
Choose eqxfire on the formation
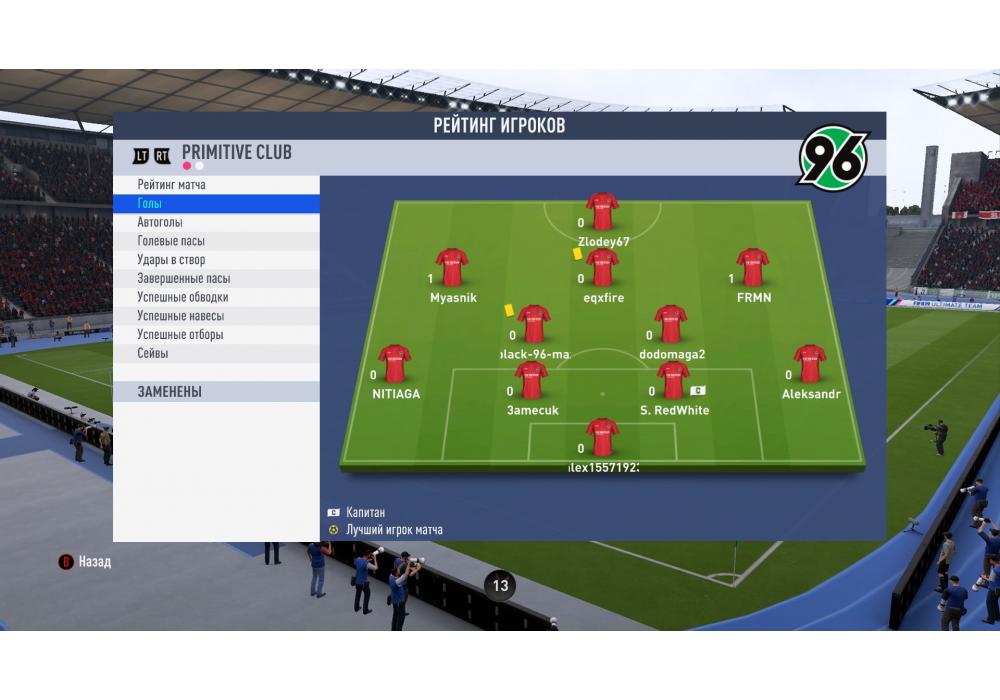tap(602, 268)
